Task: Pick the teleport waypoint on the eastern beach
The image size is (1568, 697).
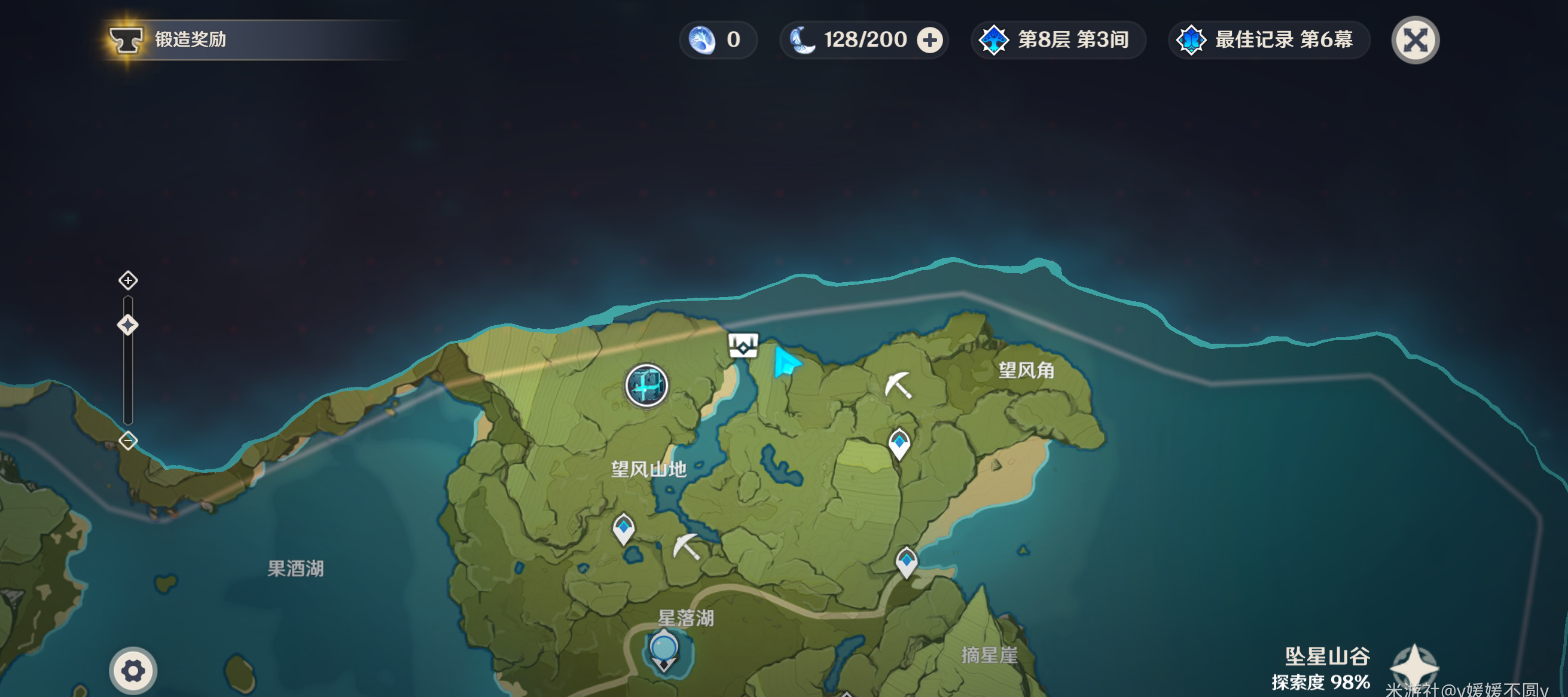Action: [907, 561]
